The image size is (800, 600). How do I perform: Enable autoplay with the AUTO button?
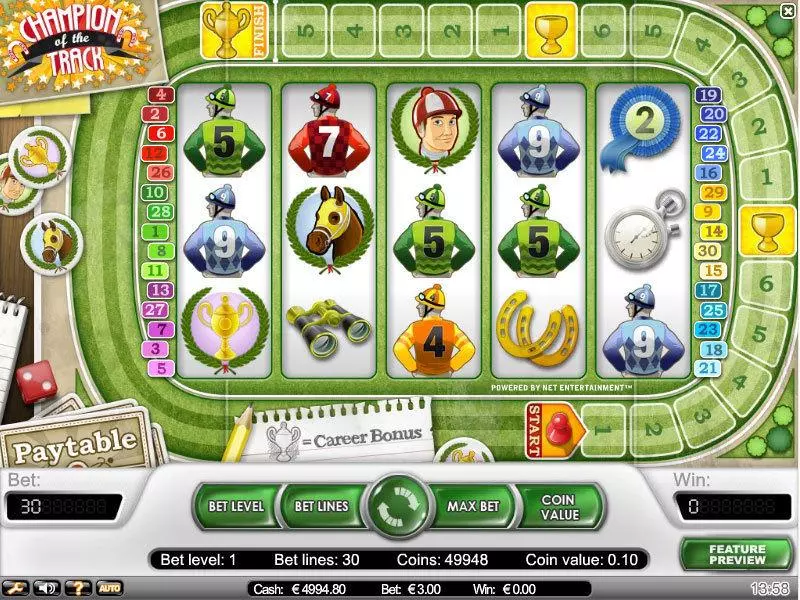108,588
